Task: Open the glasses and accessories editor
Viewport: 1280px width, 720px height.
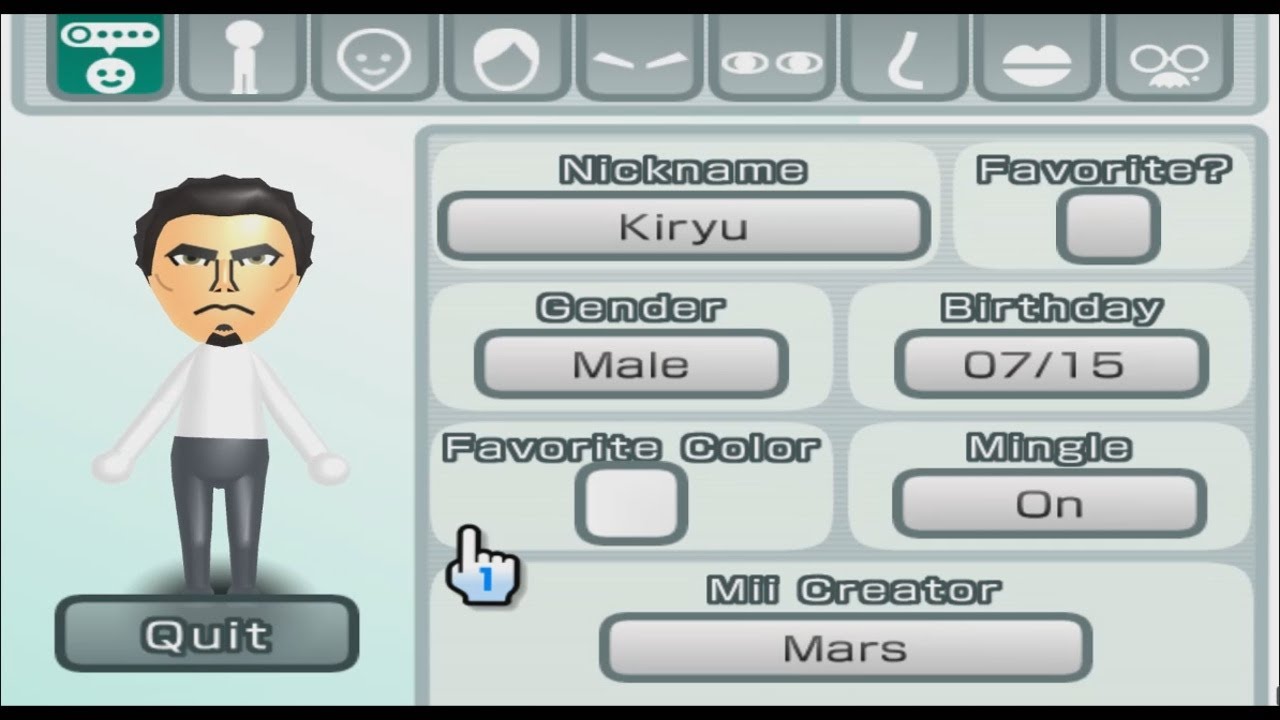Action: 1168,58
